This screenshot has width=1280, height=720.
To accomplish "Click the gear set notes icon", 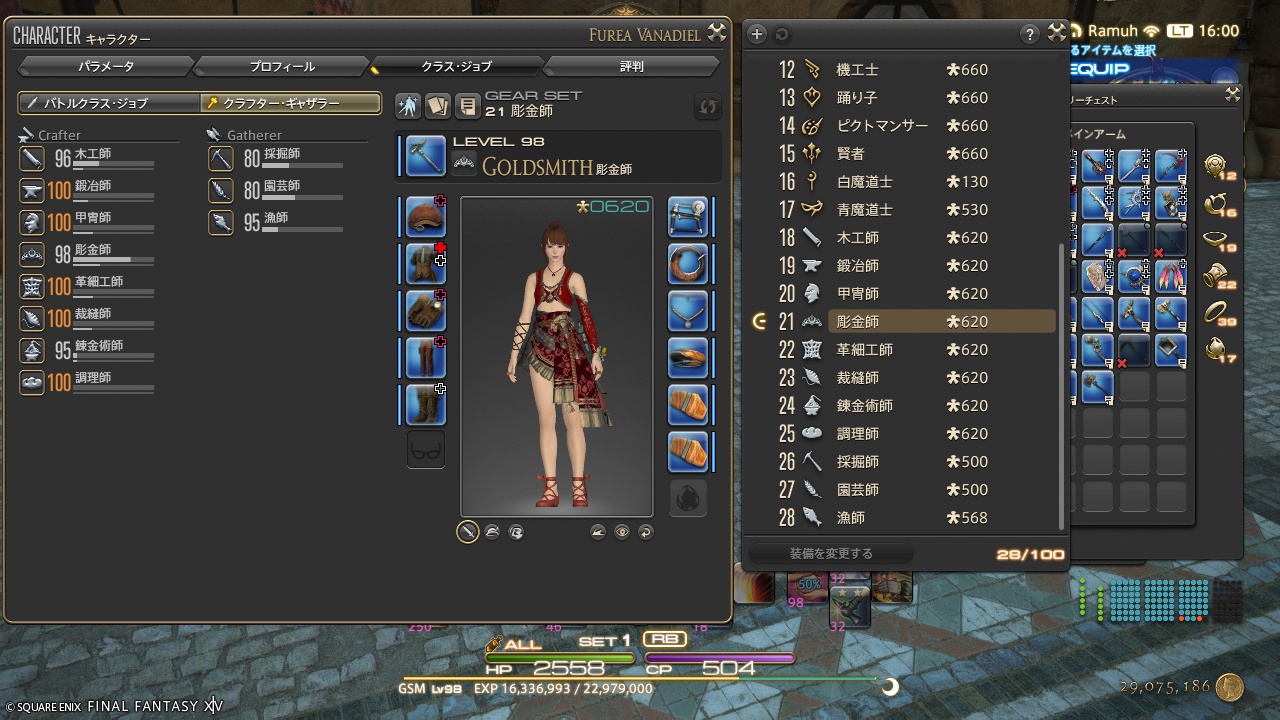I will tap(466, 105).
